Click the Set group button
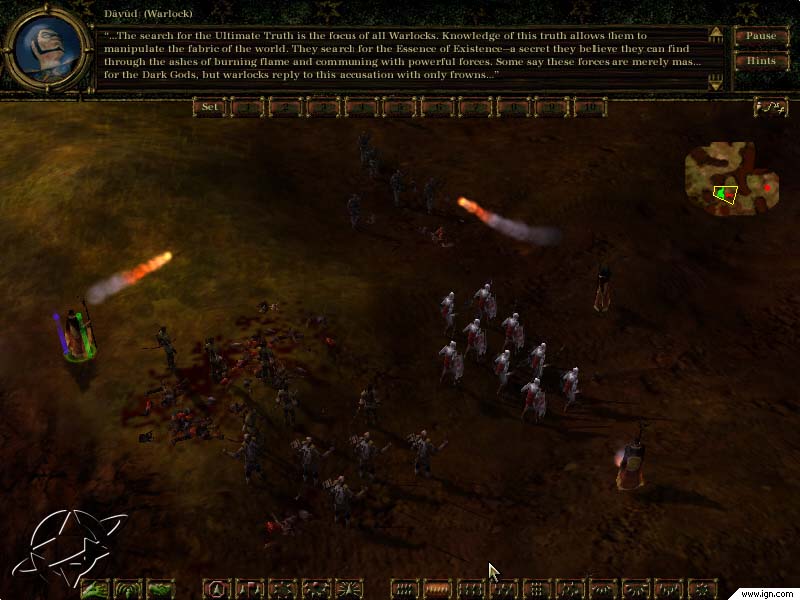Viewport: 800px width, 600px height. point(209,107)
